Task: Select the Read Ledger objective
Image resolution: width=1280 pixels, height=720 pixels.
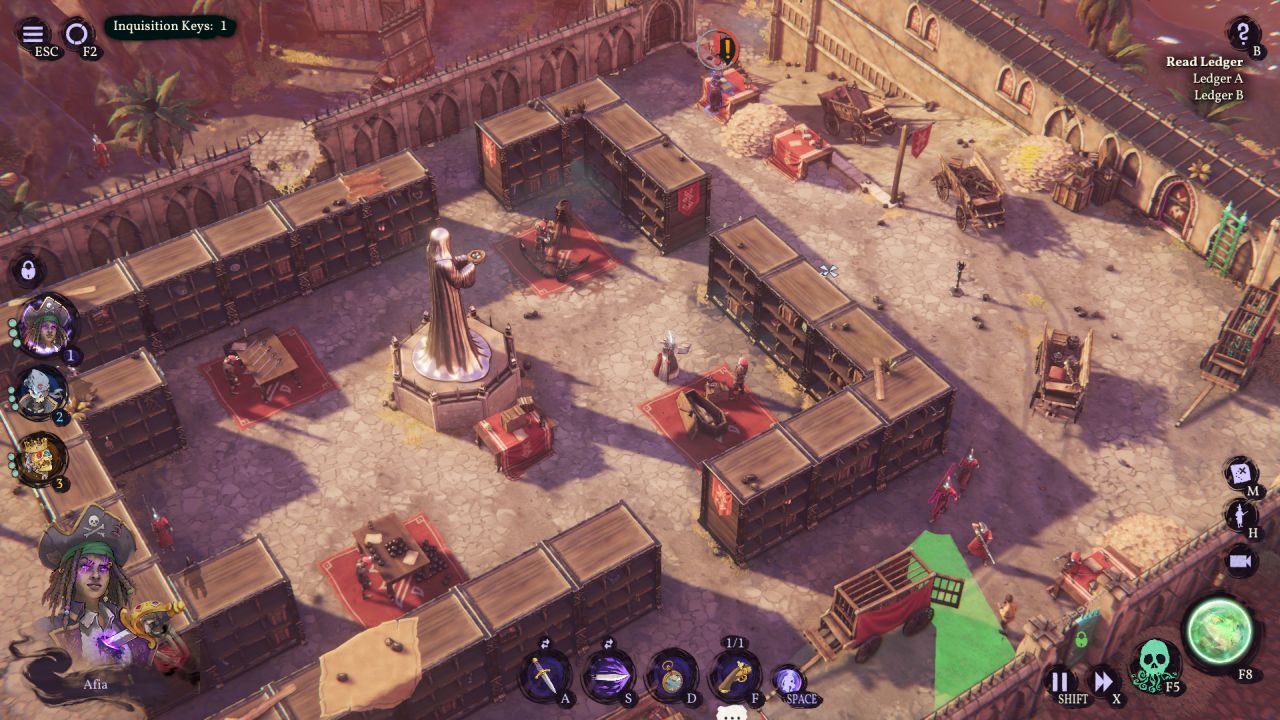Action: (x=1204, y=62)
